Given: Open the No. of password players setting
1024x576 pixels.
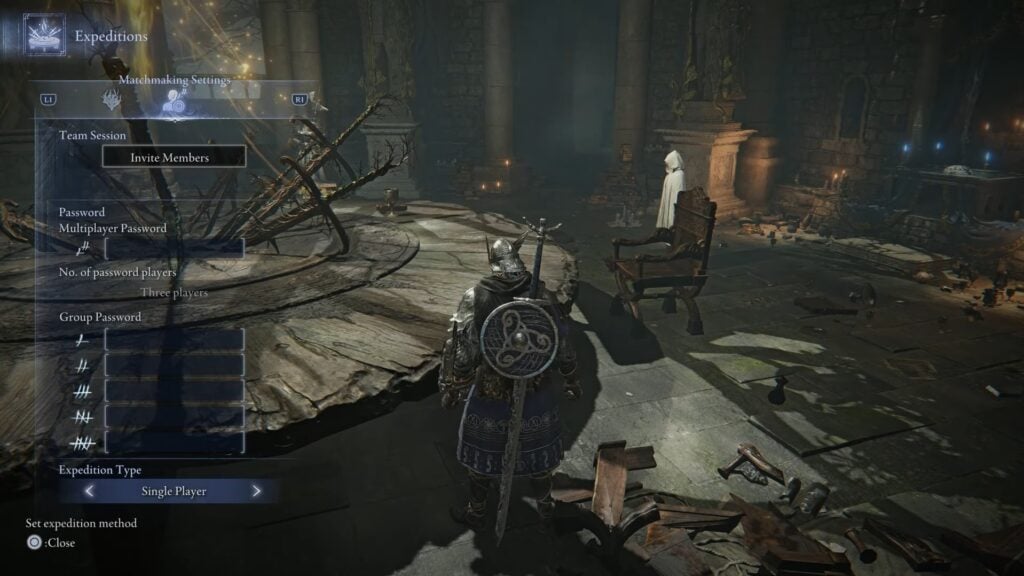Looking at the screenshot, I should [x=173, y=293].
